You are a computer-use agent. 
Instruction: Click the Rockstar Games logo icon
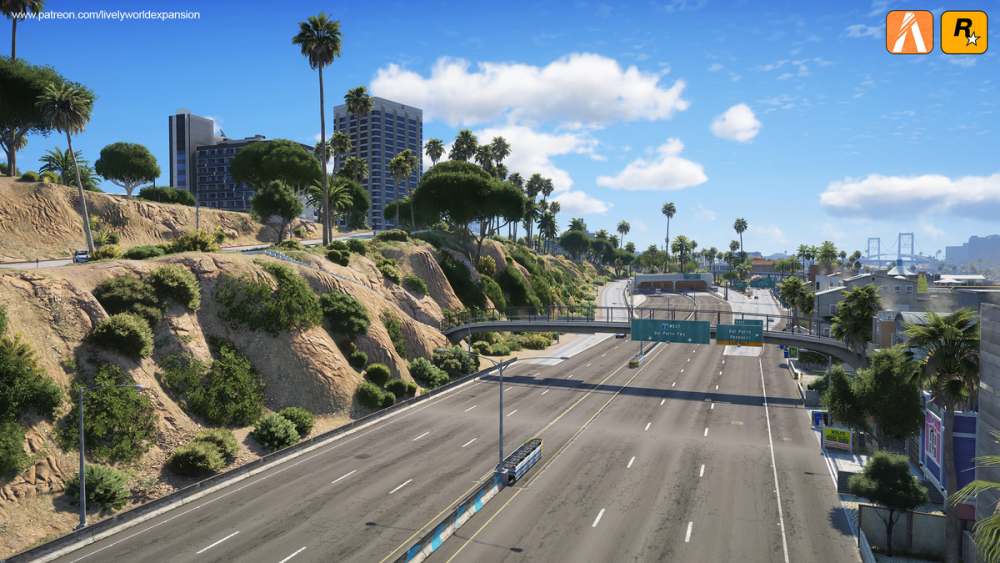click(x=963, y=32)
